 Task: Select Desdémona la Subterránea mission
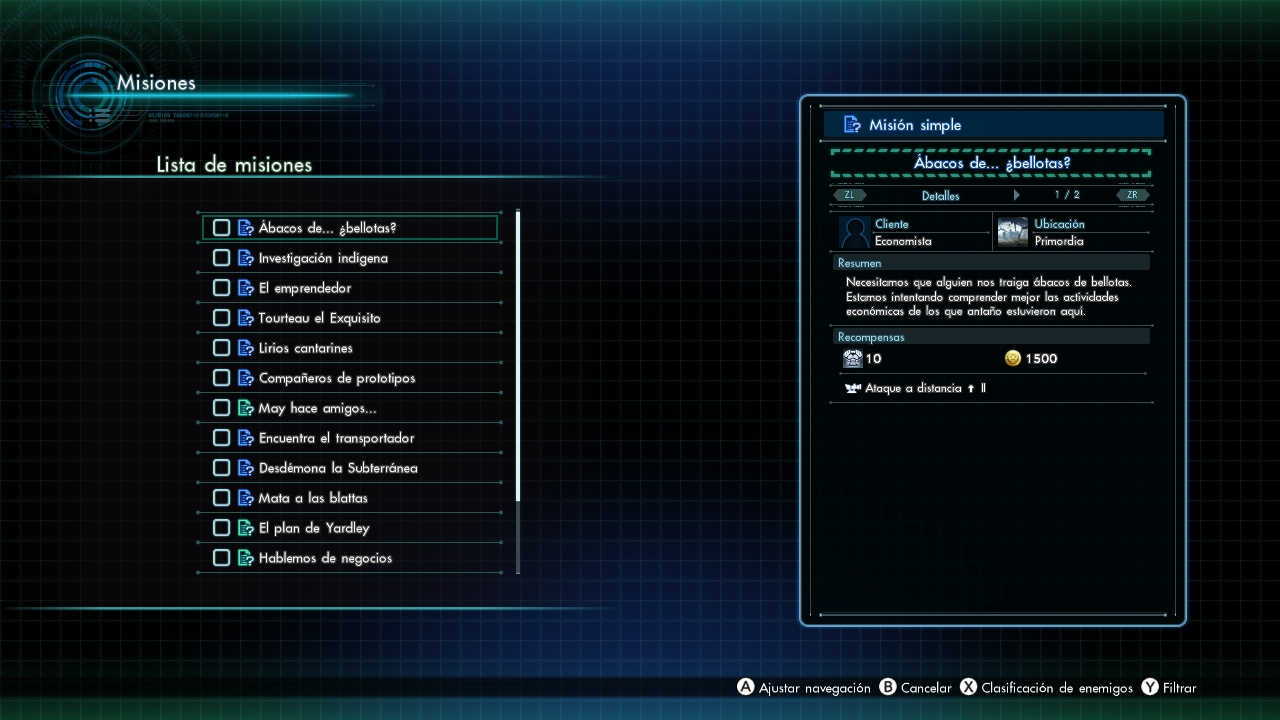[x=338, y=468]
